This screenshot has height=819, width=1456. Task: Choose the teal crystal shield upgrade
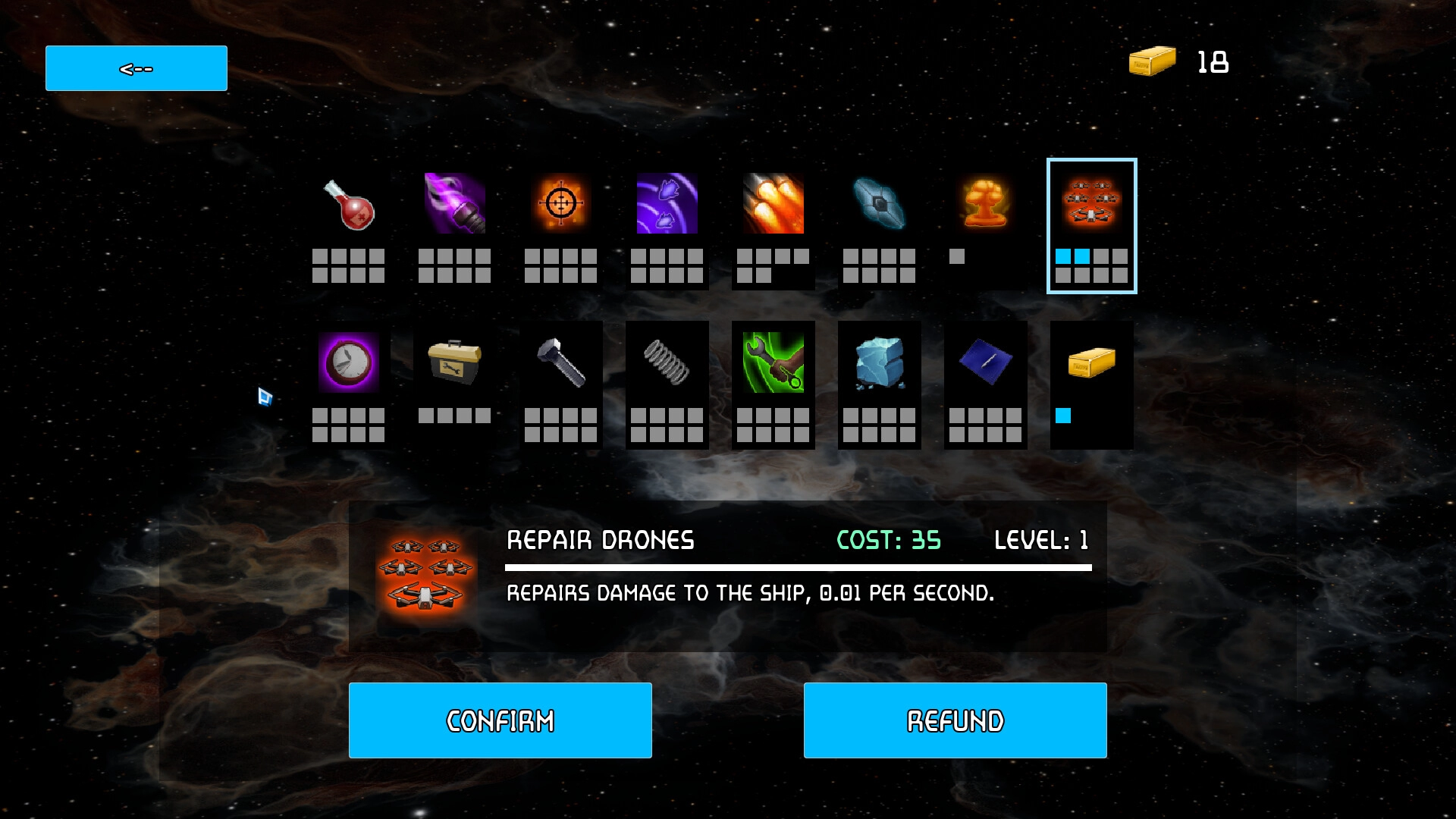click(880, 203)
